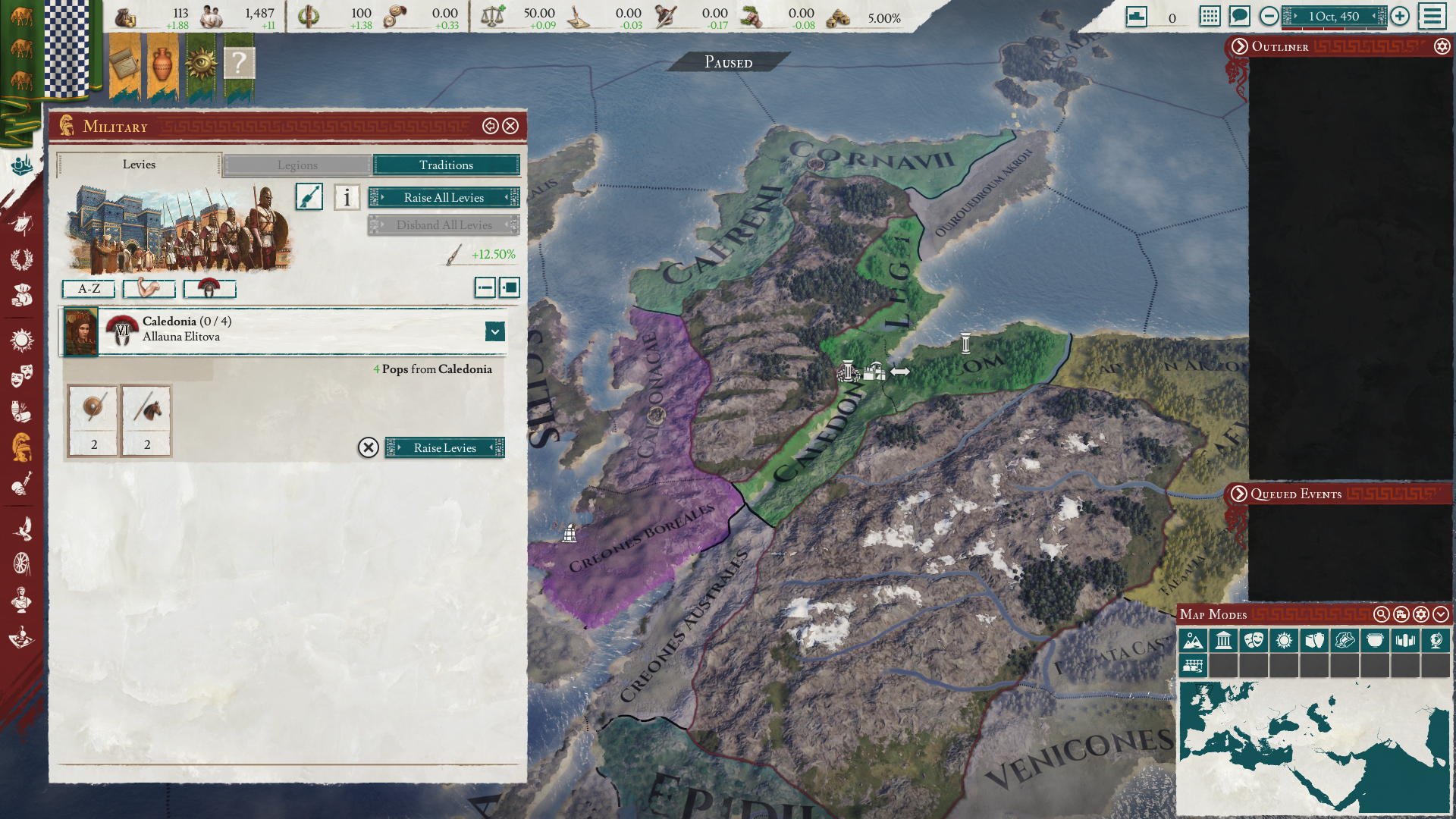Increase game speed with the plus button
Image resolution: width=1456 pixels, height=819 pixels.
click(1400, 16)
